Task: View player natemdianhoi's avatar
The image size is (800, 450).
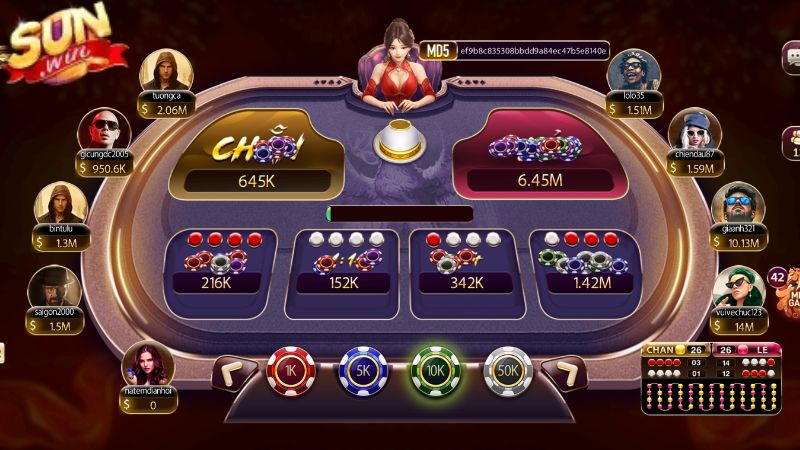Action: 146,362
